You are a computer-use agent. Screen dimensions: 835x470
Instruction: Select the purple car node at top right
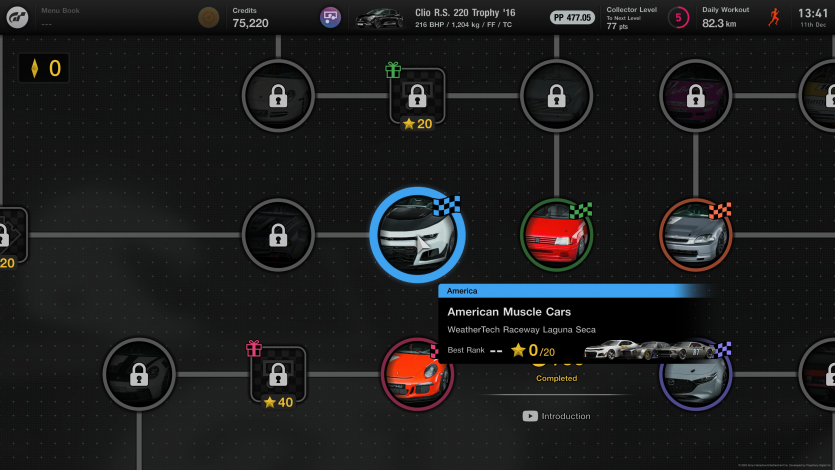click(696, 96)
